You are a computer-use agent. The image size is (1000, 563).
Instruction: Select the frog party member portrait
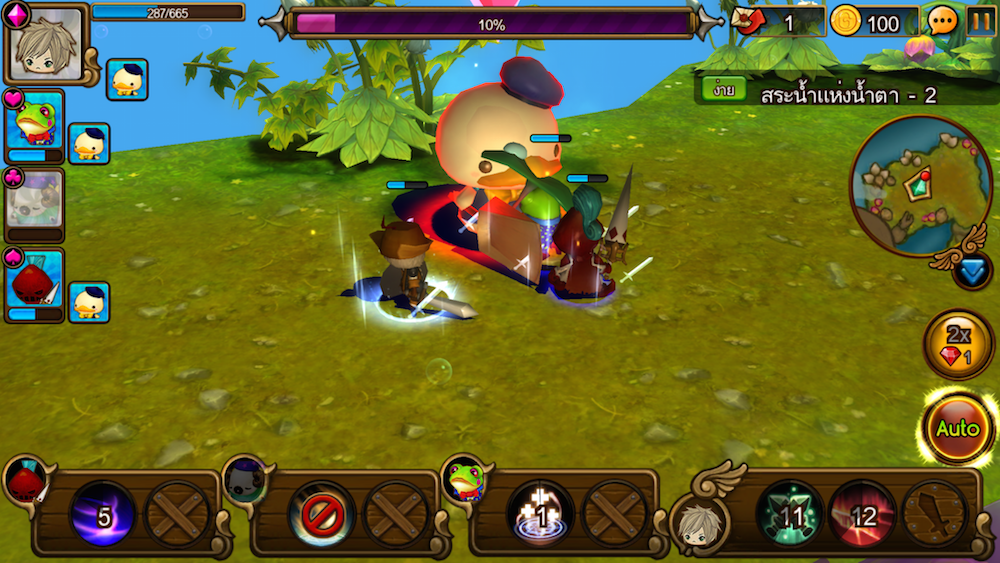35,122
